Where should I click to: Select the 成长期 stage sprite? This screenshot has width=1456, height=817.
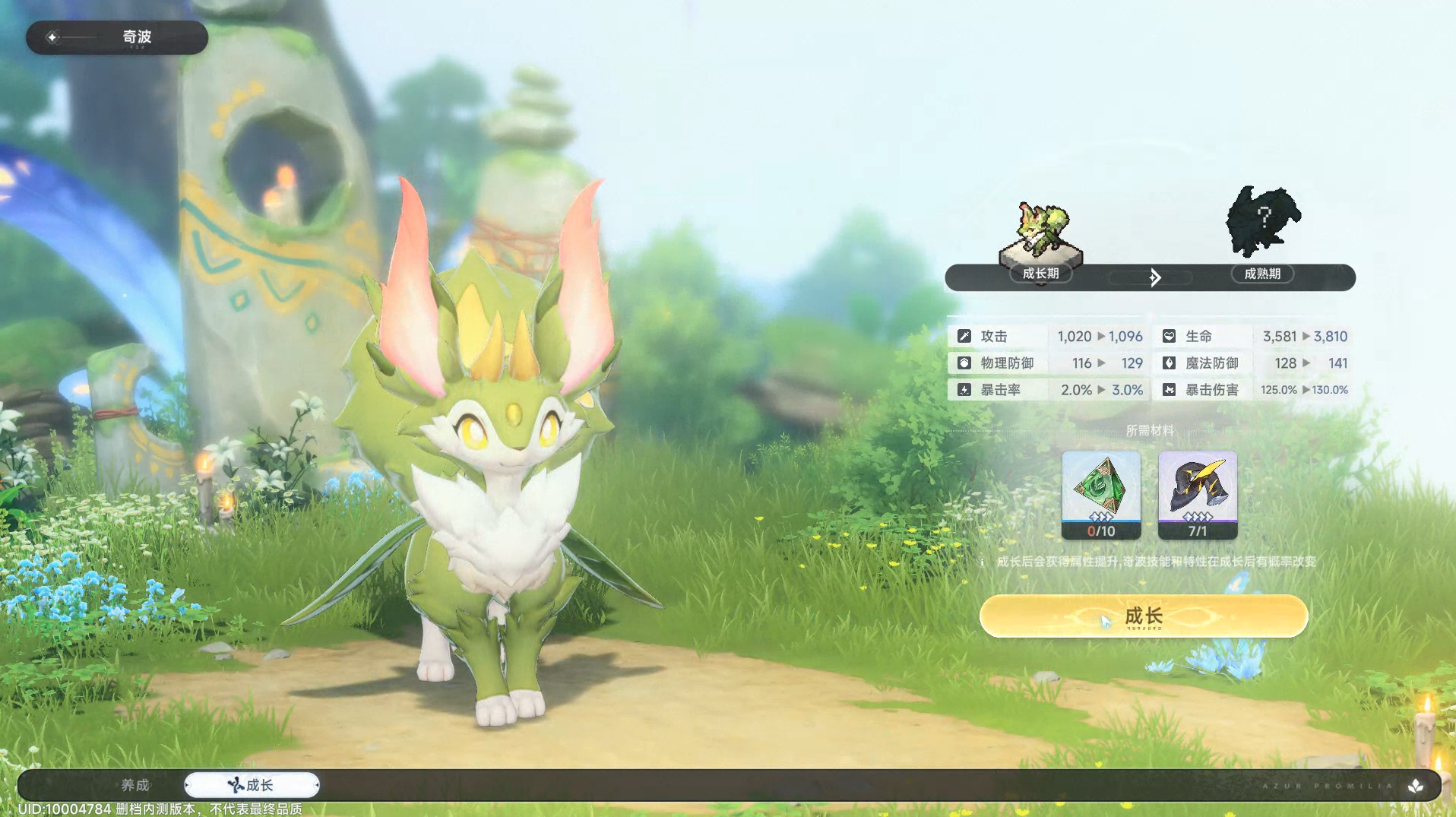(x=1040, y=232)
